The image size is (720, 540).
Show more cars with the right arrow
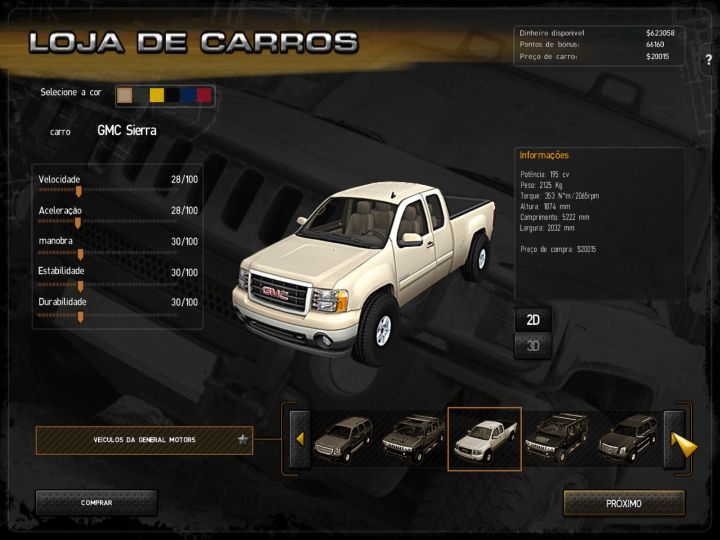click(x=683, y=441)
